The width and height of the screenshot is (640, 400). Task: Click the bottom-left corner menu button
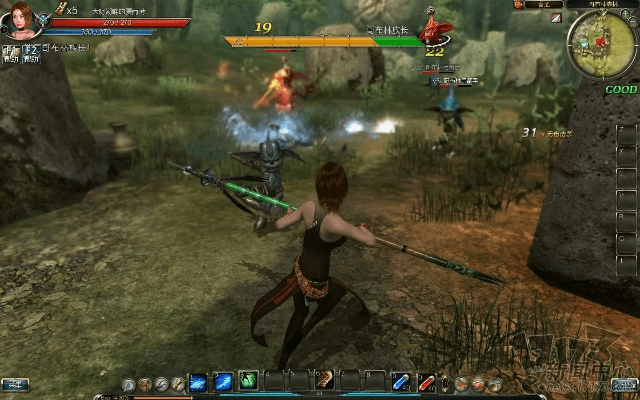pyautogui.click(x=14, y=384)
